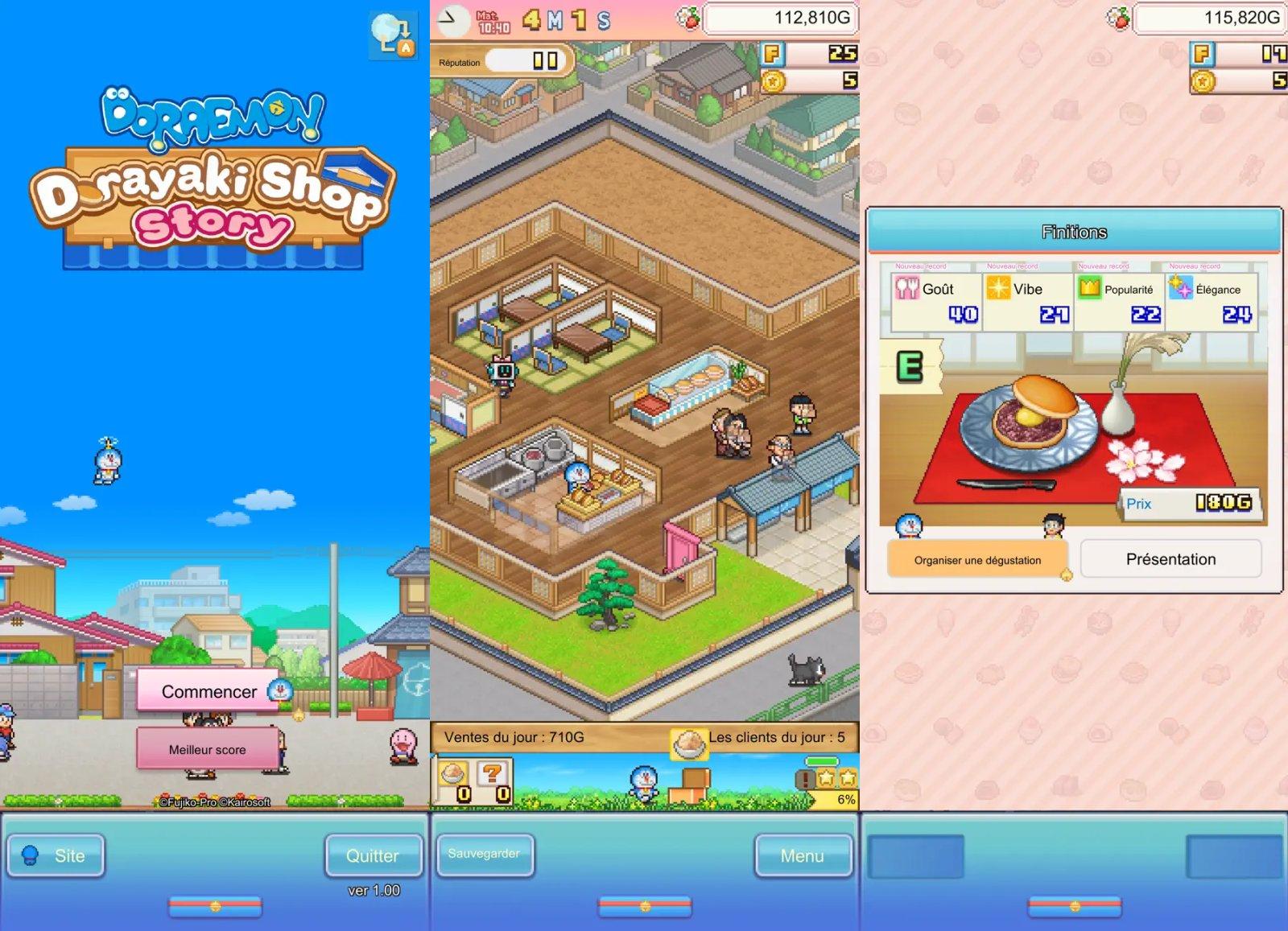
Task: Click the gold medal currency icon
Action: tap(773, 80)
